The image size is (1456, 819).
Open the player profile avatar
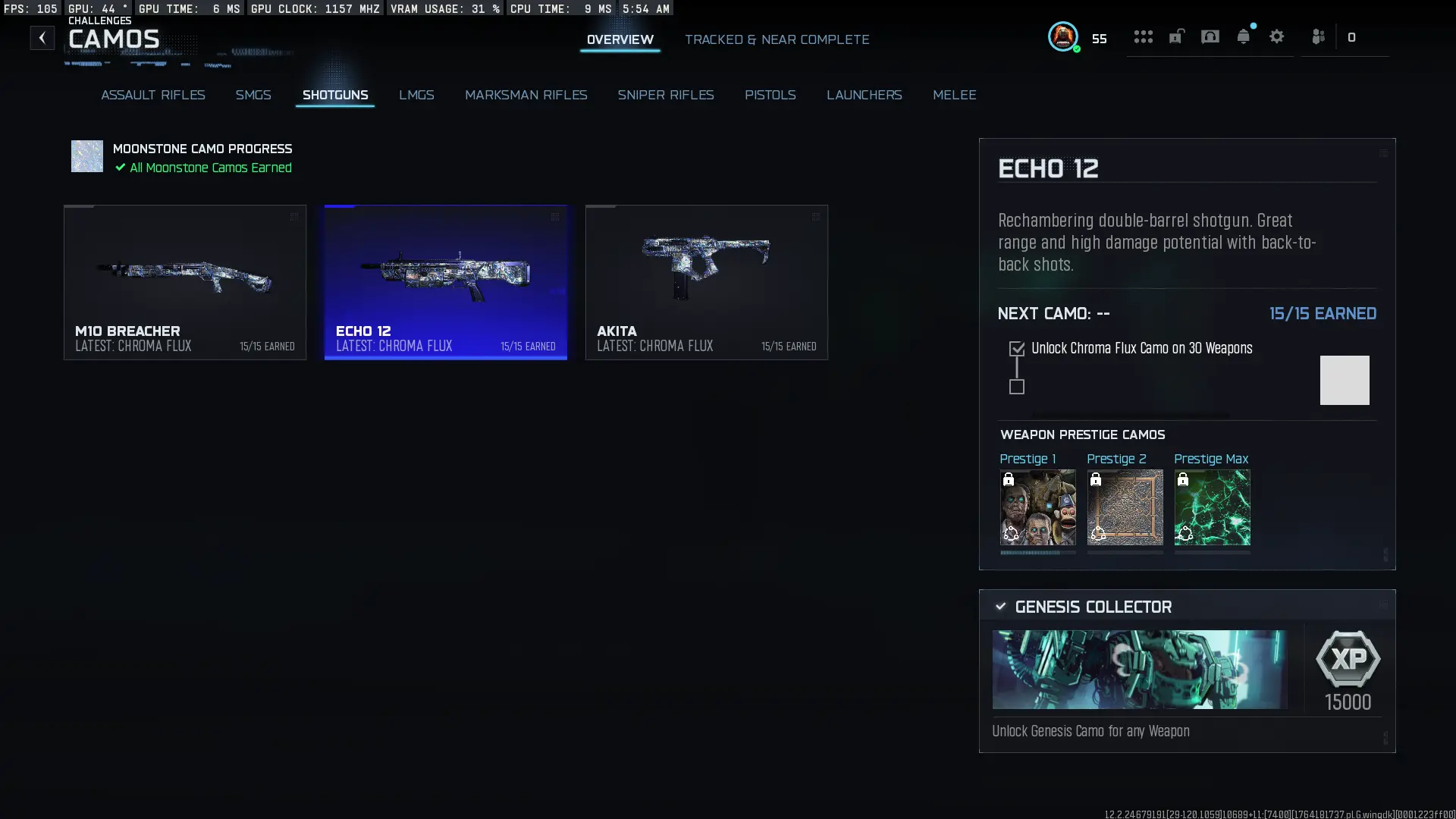1064,37
